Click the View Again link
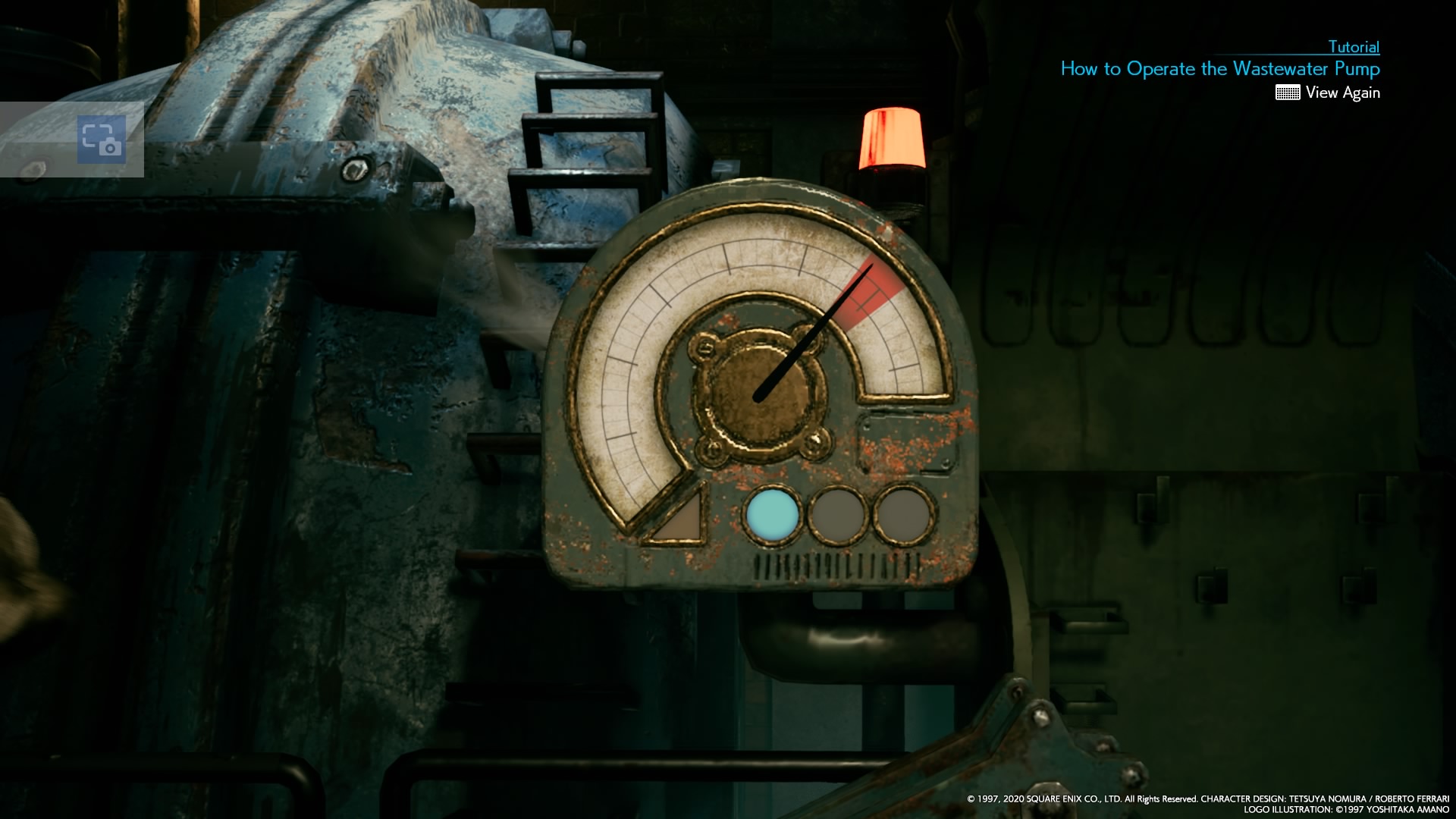This screenshot has width=1456, height=819. pos(1344,93)
